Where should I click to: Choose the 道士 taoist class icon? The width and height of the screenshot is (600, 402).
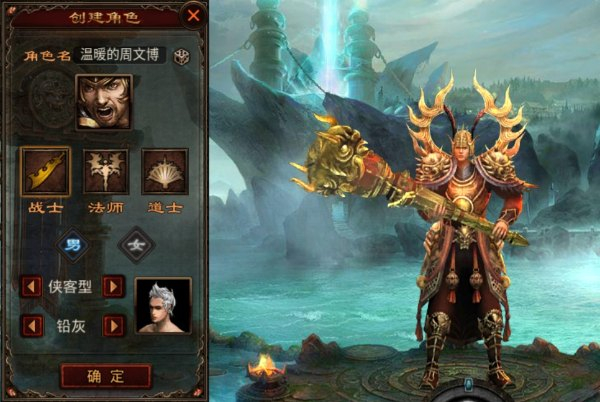pos(164,172)
